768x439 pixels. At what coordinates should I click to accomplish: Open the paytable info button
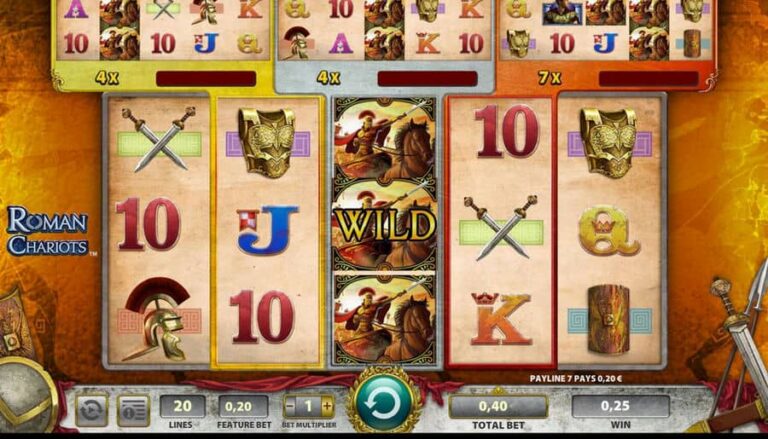tap(133, 408)
